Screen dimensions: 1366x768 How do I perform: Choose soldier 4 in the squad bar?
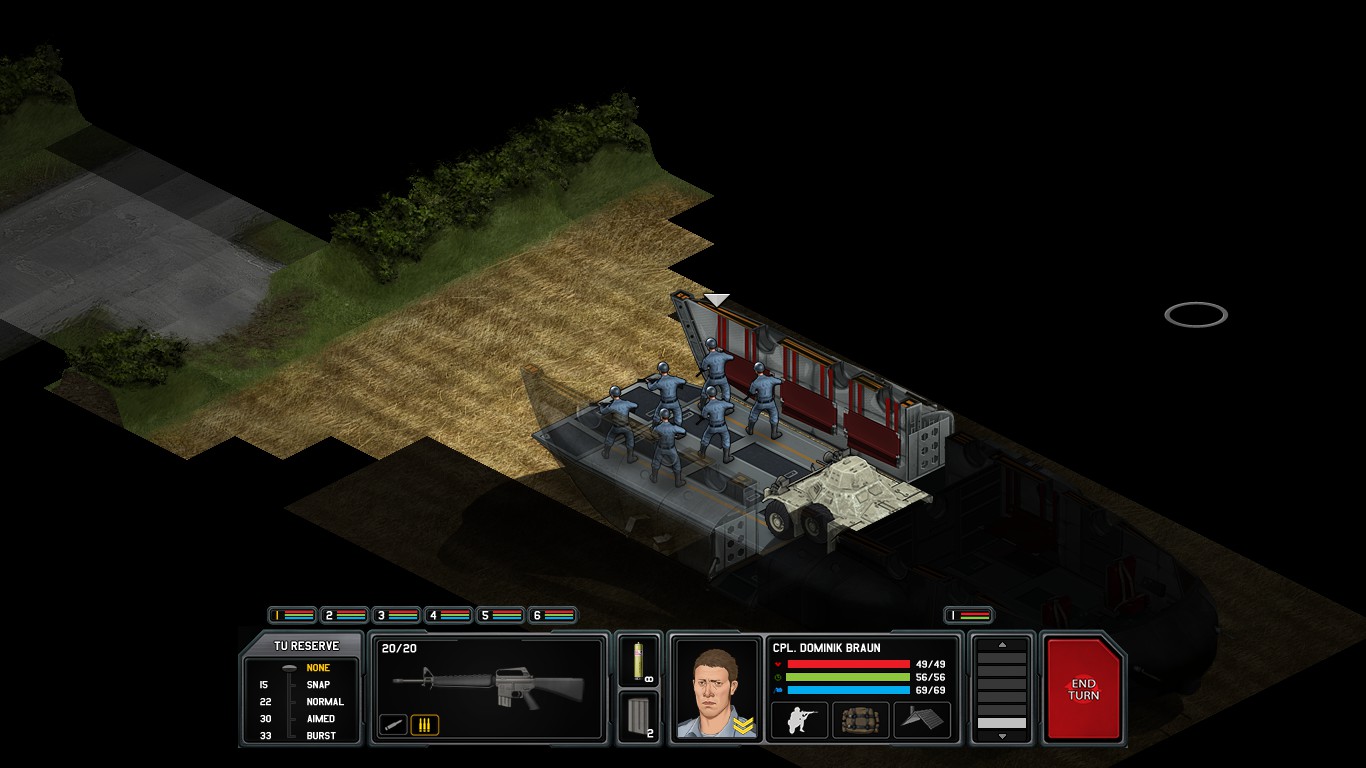[x=448, y=615]
